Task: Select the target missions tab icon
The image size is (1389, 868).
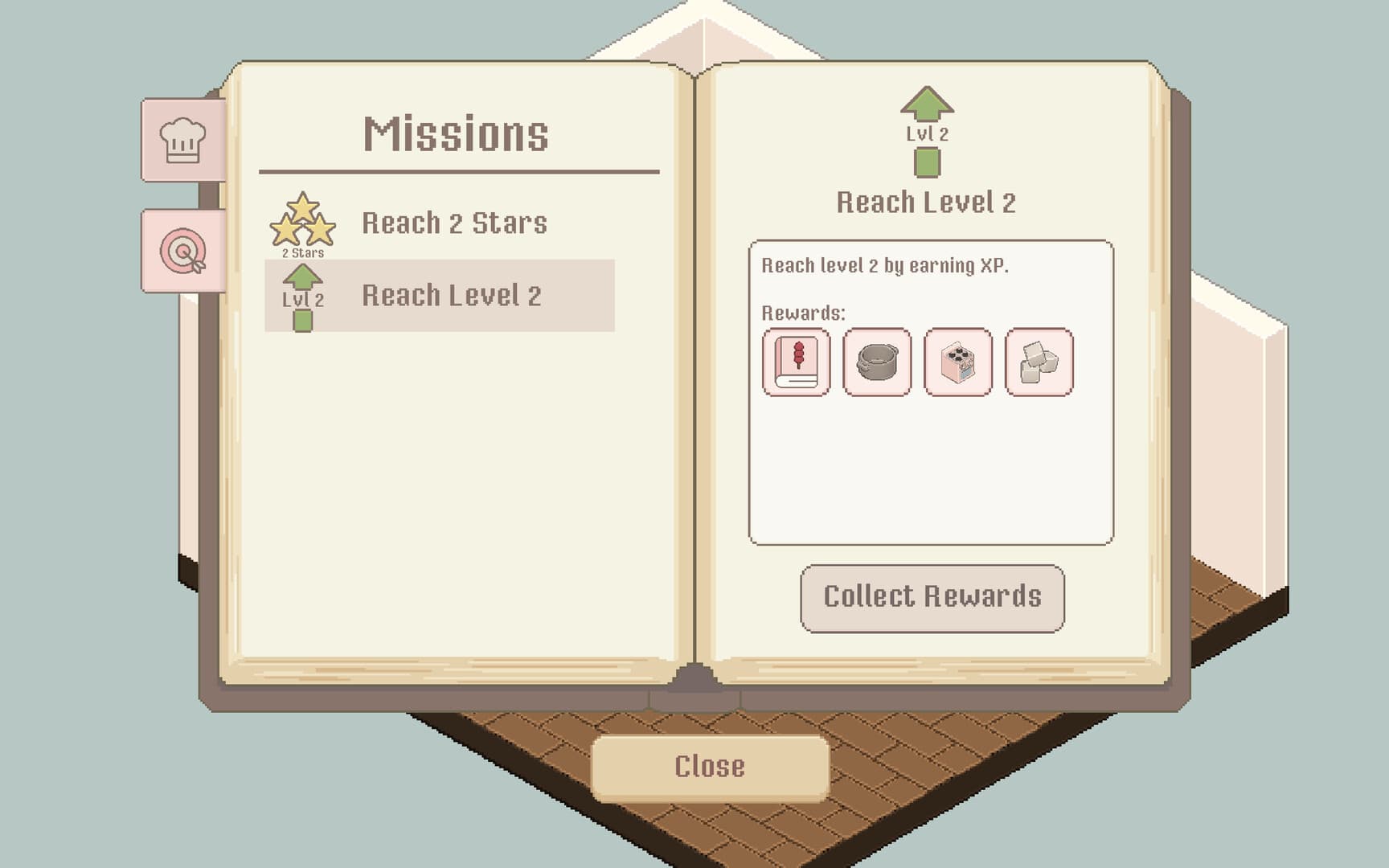Action: click(181, 253)
